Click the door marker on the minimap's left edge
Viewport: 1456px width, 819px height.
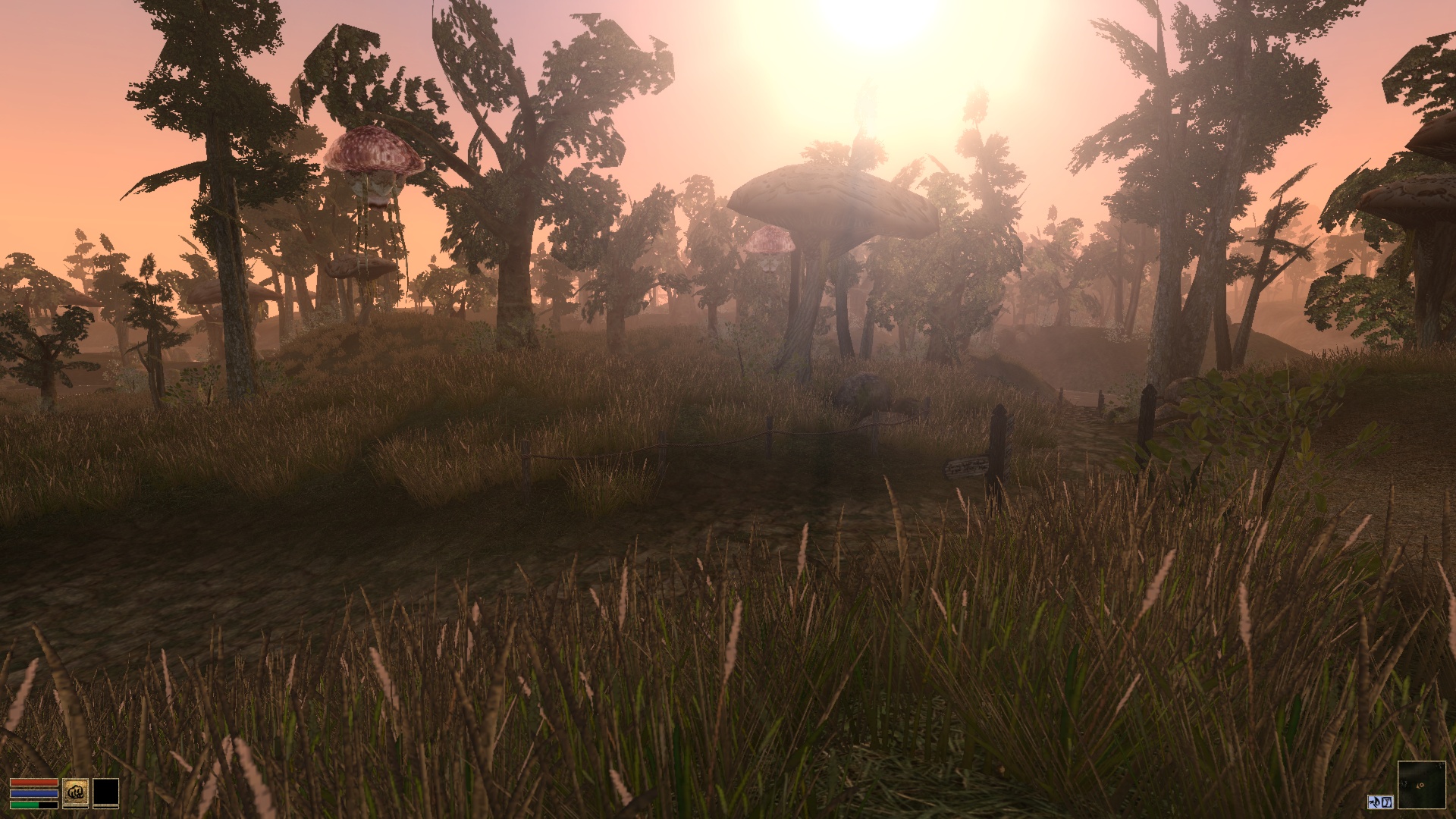point(1404,784)
